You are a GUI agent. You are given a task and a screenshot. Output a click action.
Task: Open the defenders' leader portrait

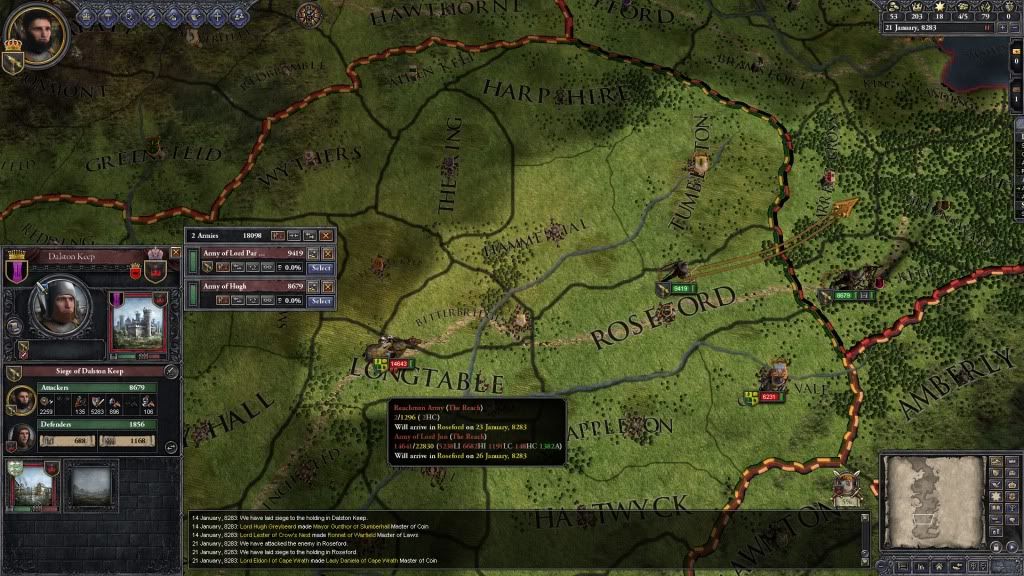(20, 438)
